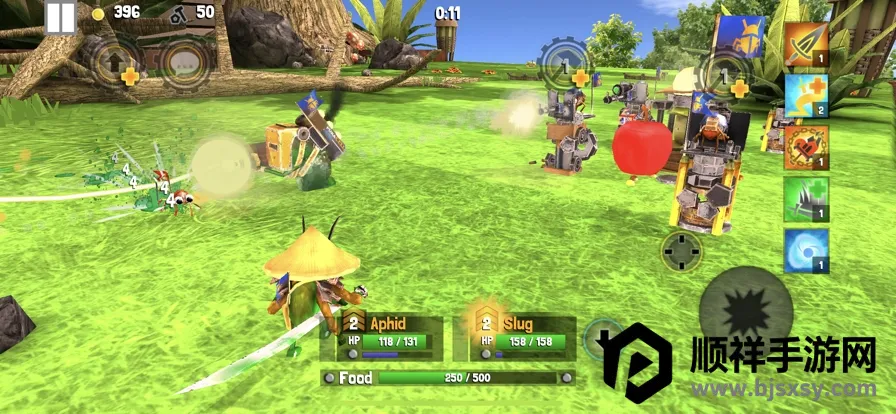Tap the upgrade arrow gear button
Image resolution: width=896 pixels, height=414 pixels.
[x=113, y=63]
